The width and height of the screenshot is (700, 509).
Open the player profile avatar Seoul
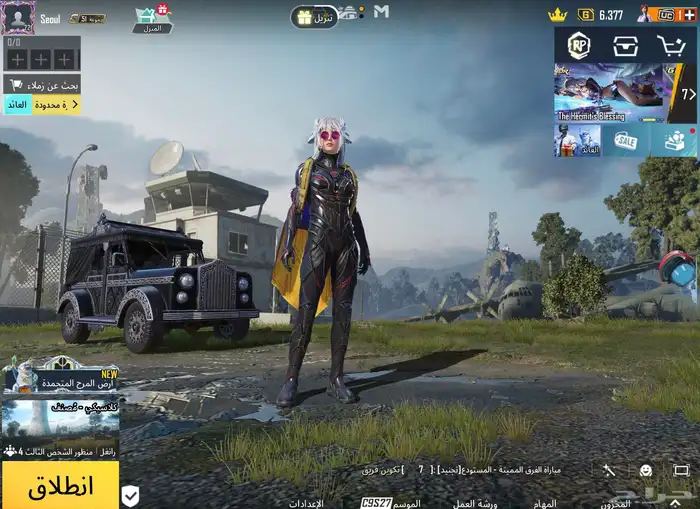pyautogui.click(x=18, y=17)
